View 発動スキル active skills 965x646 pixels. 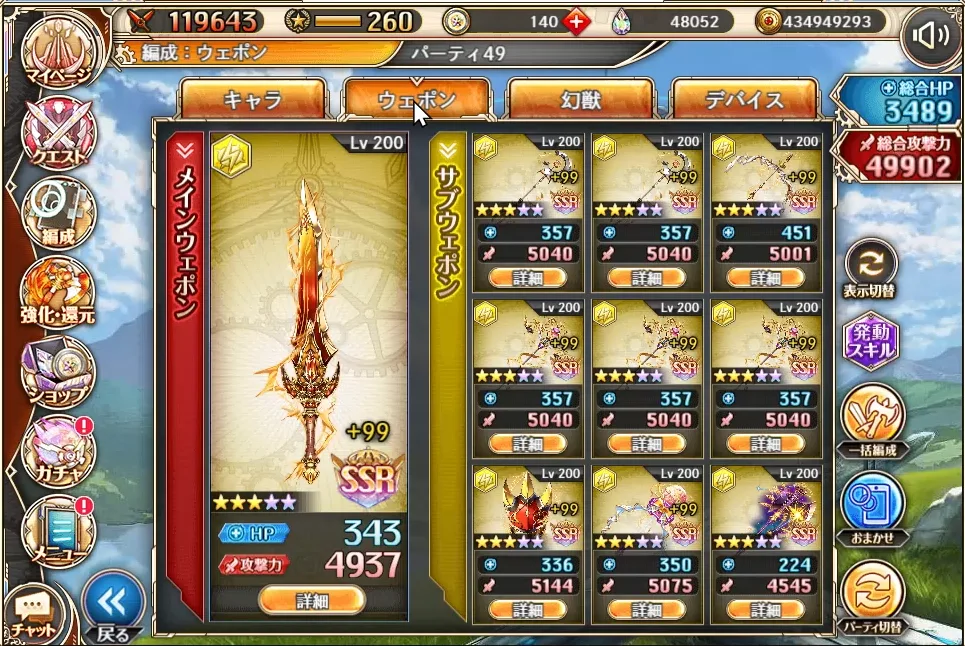click(x=871, y=343)
